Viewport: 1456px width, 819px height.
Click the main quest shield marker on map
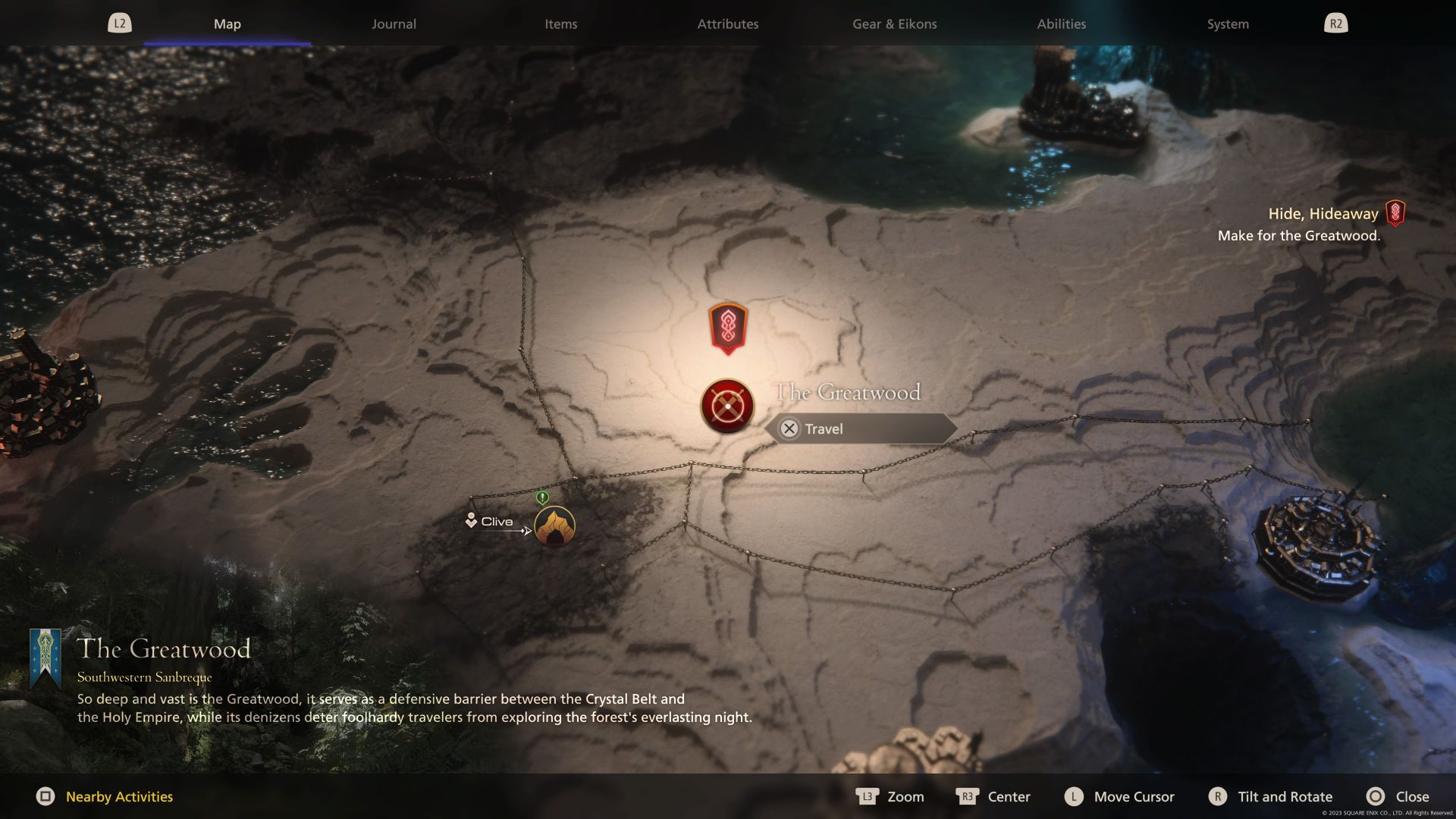click(x=728, y=328)
